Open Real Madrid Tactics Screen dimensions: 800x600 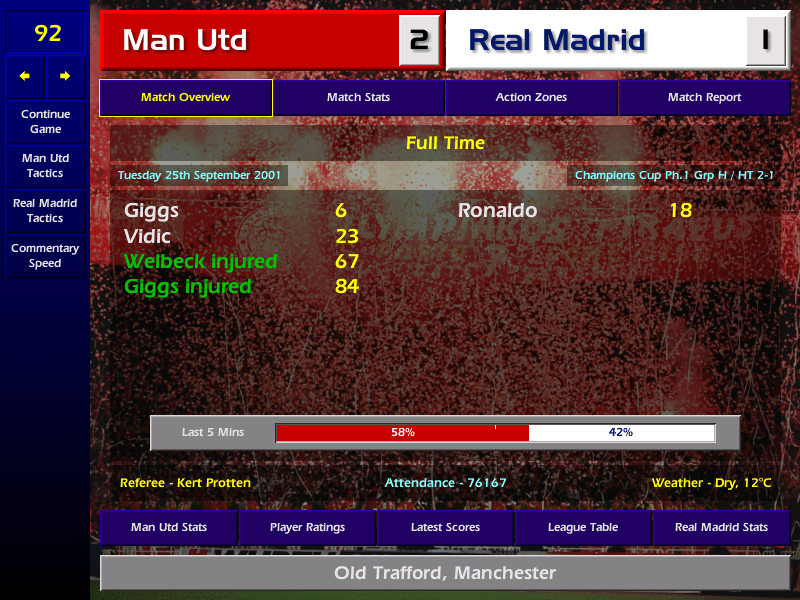pos(45,210)
